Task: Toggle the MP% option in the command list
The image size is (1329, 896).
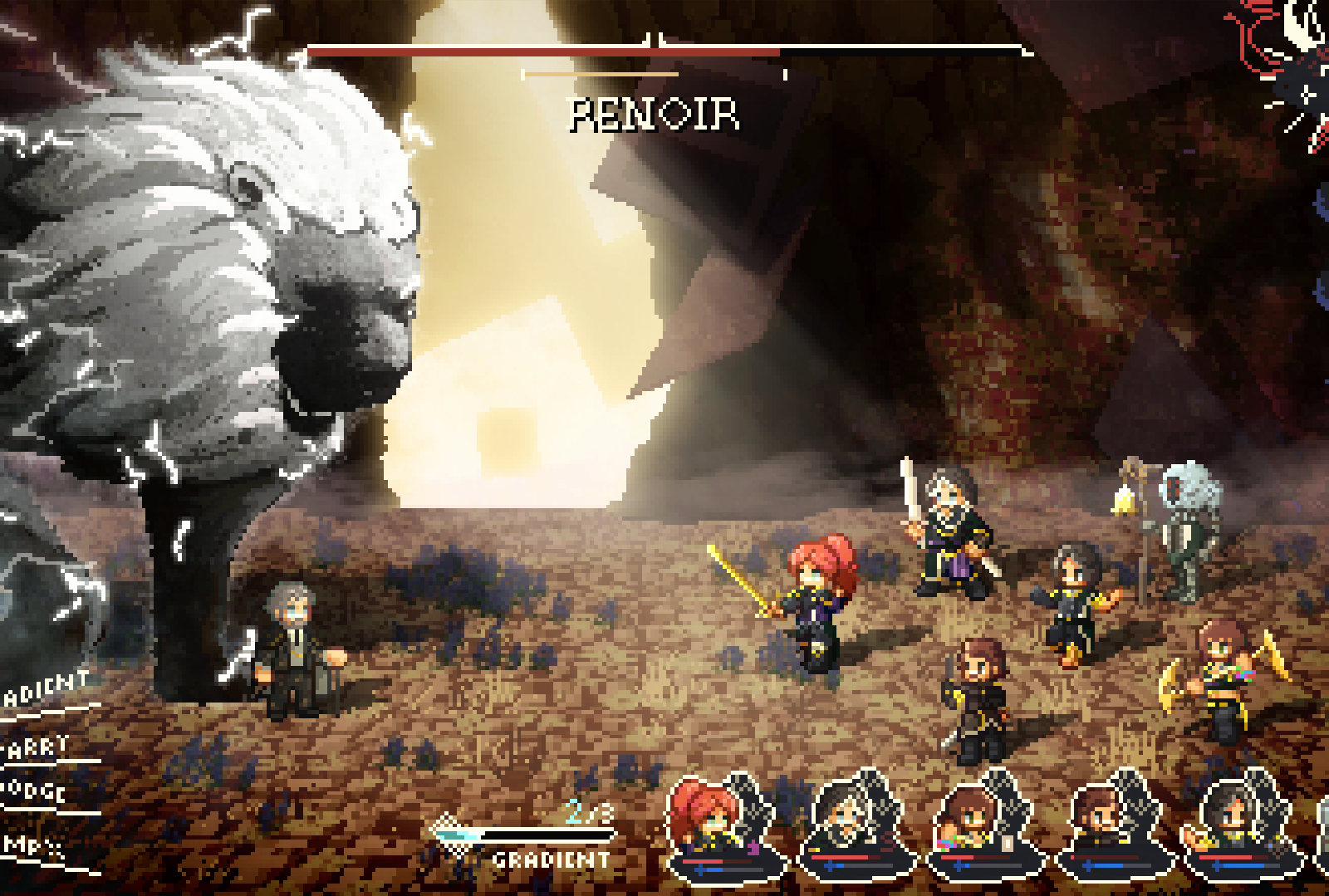Action: pyautogui.click(x=29, y=845)
